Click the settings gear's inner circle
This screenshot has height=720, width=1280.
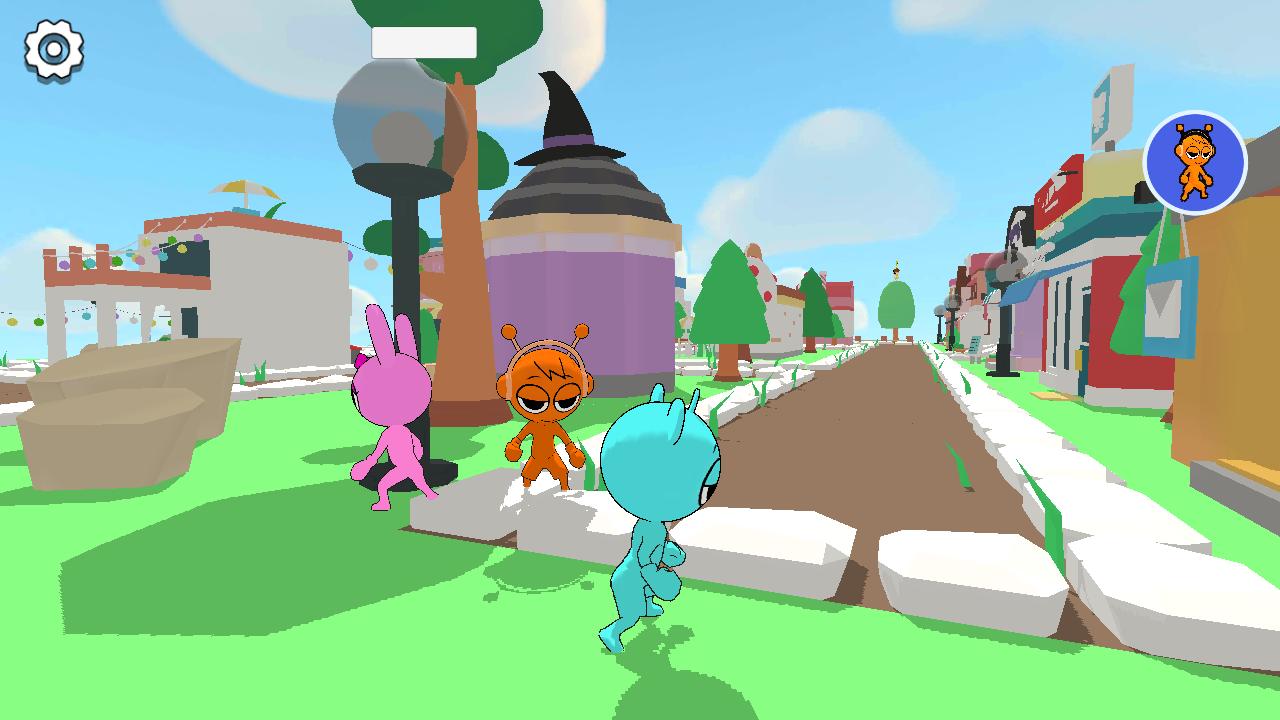(52, 47)
